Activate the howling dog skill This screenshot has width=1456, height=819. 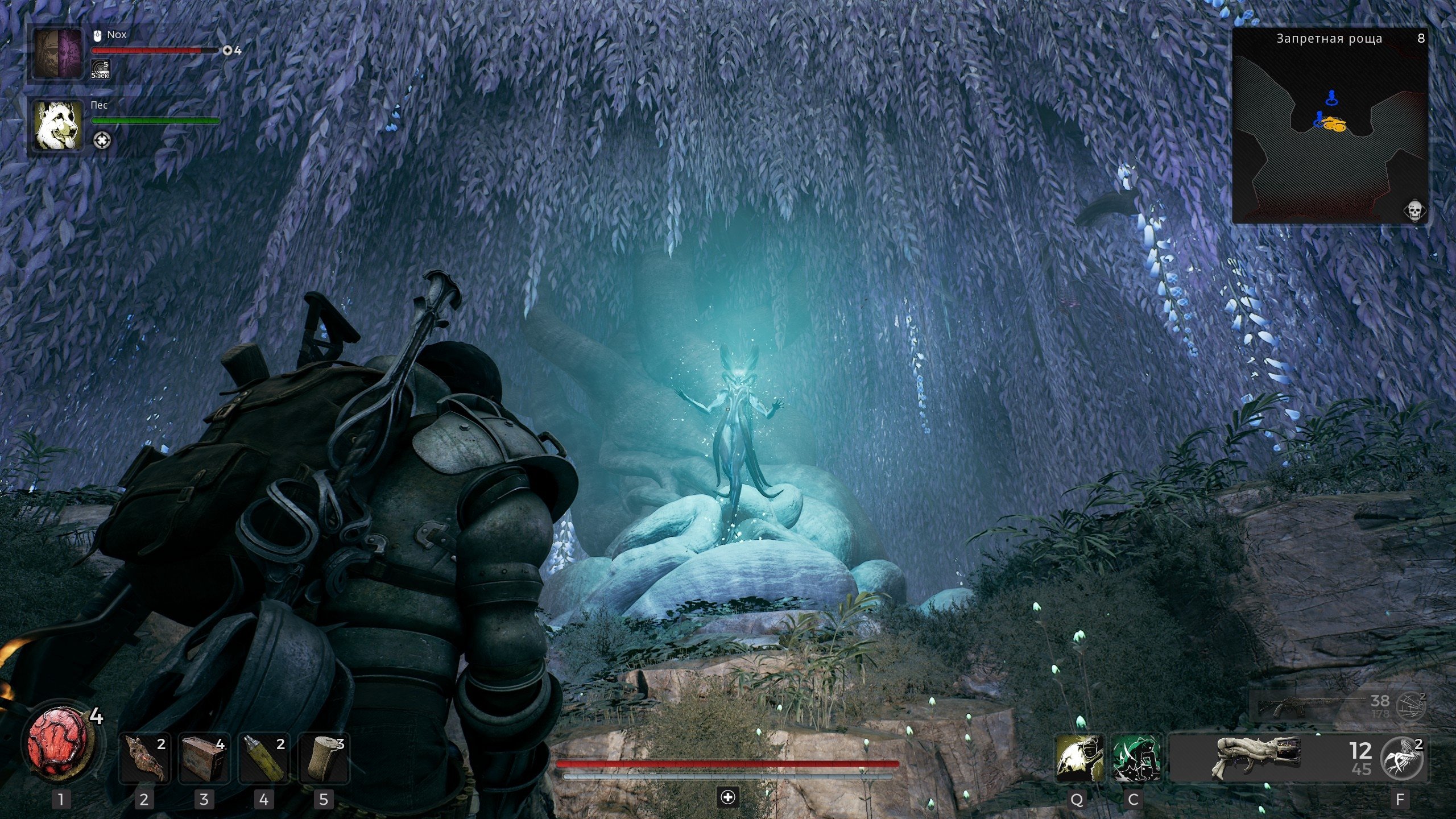point(1078,758)
